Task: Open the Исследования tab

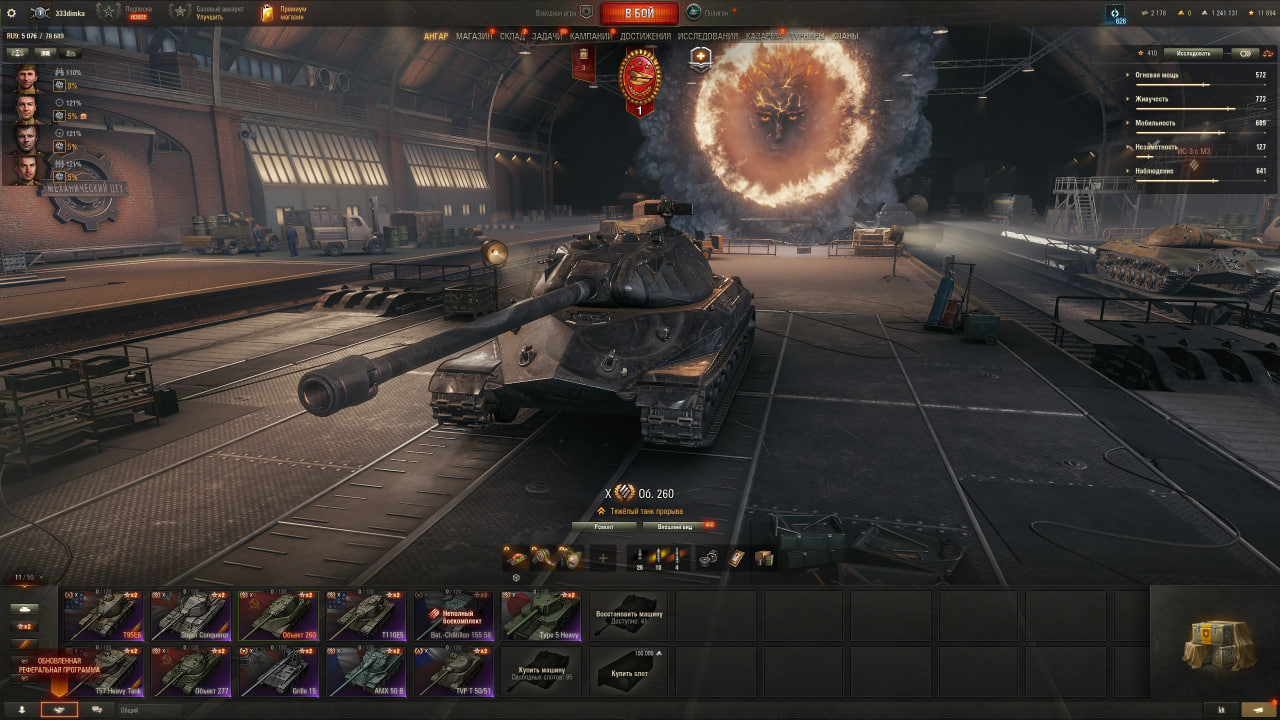Action: click(x=707, y=36)
